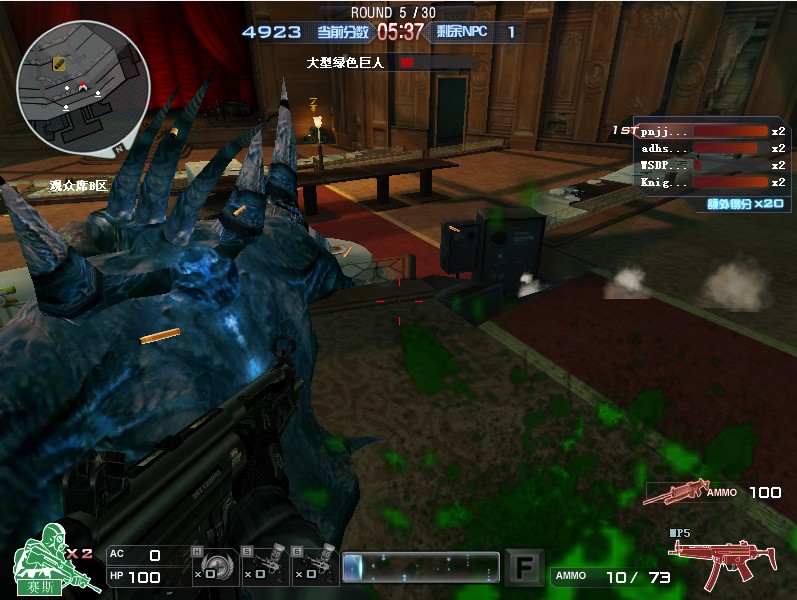Click the blue energy gauge bar

tap(420, 567)
